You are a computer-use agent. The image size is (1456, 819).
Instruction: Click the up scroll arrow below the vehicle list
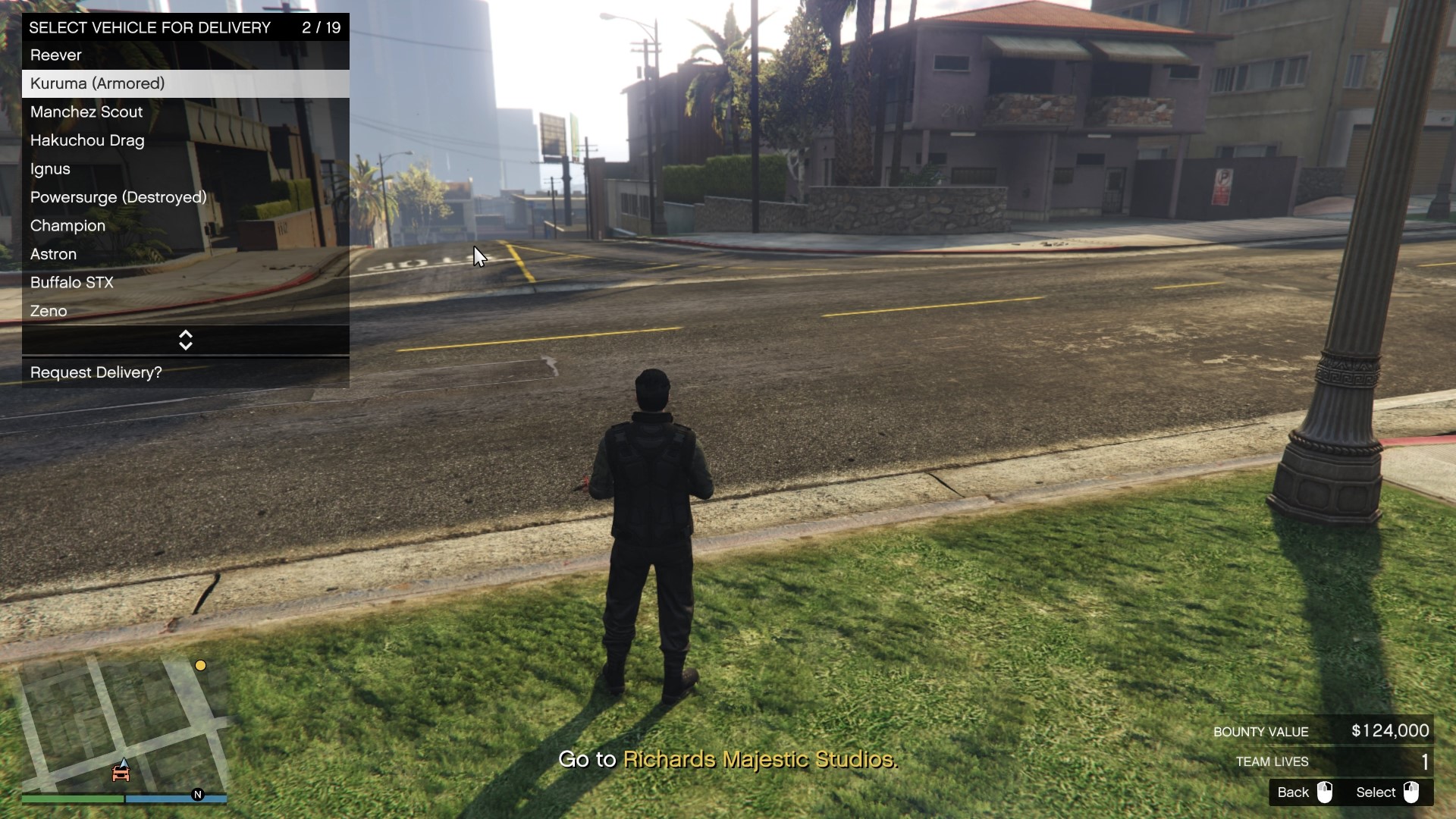185,335
